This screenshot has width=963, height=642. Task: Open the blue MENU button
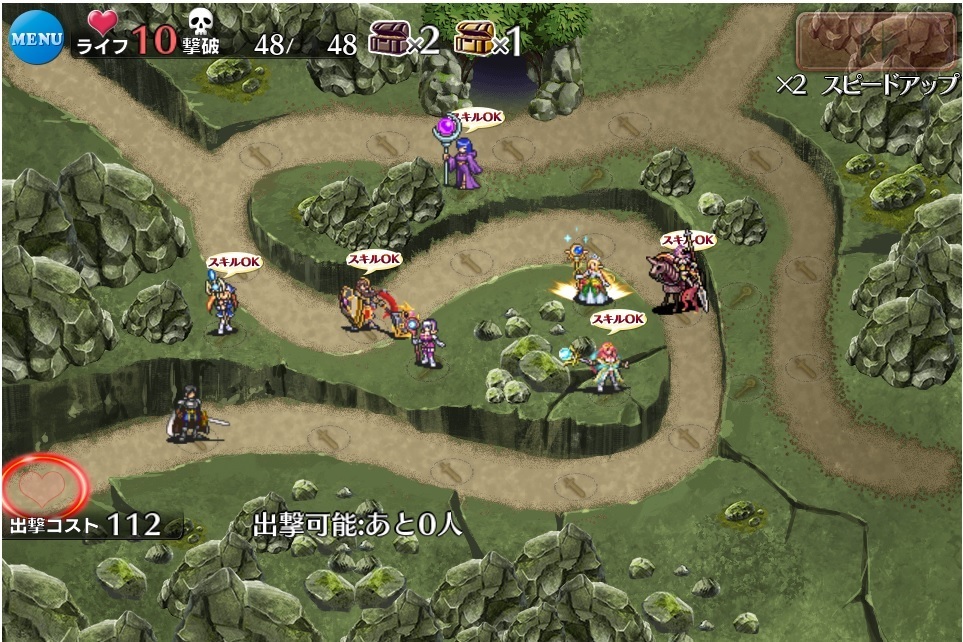tap(36, 38)
